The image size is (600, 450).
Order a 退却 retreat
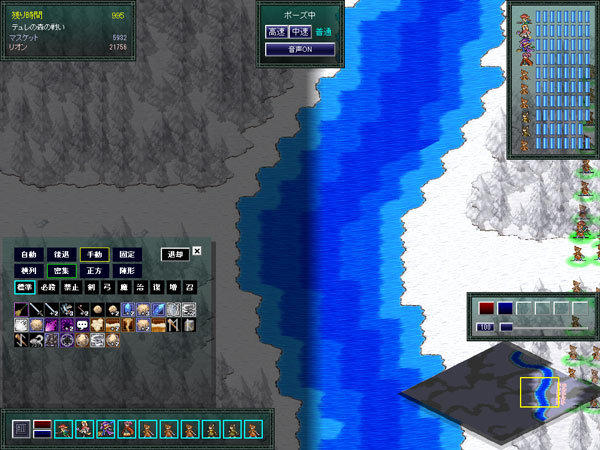point(175,254)
